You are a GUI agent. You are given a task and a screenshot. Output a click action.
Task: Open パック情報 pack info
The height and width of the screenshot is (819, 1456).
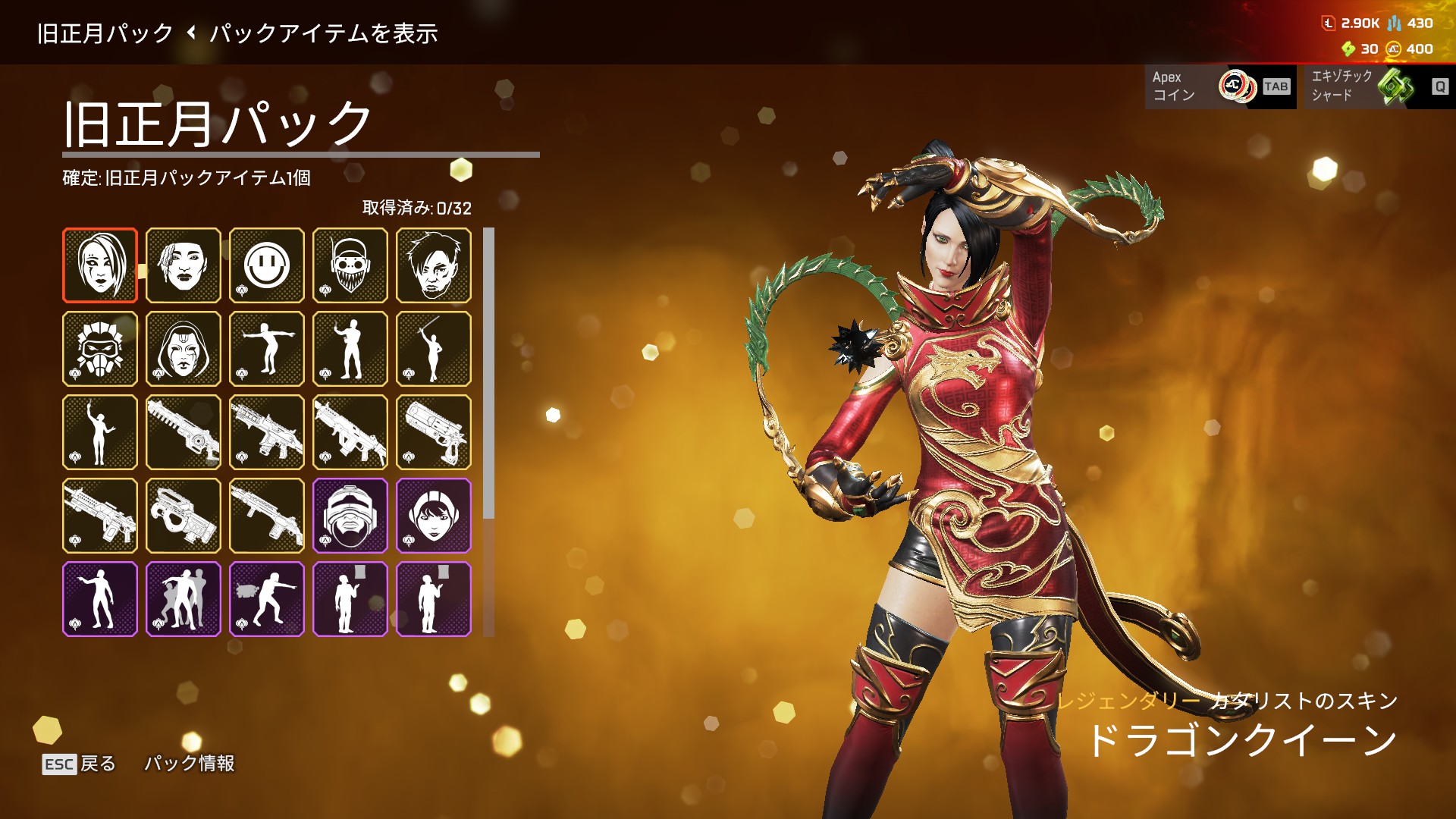[x=190, y=764]
